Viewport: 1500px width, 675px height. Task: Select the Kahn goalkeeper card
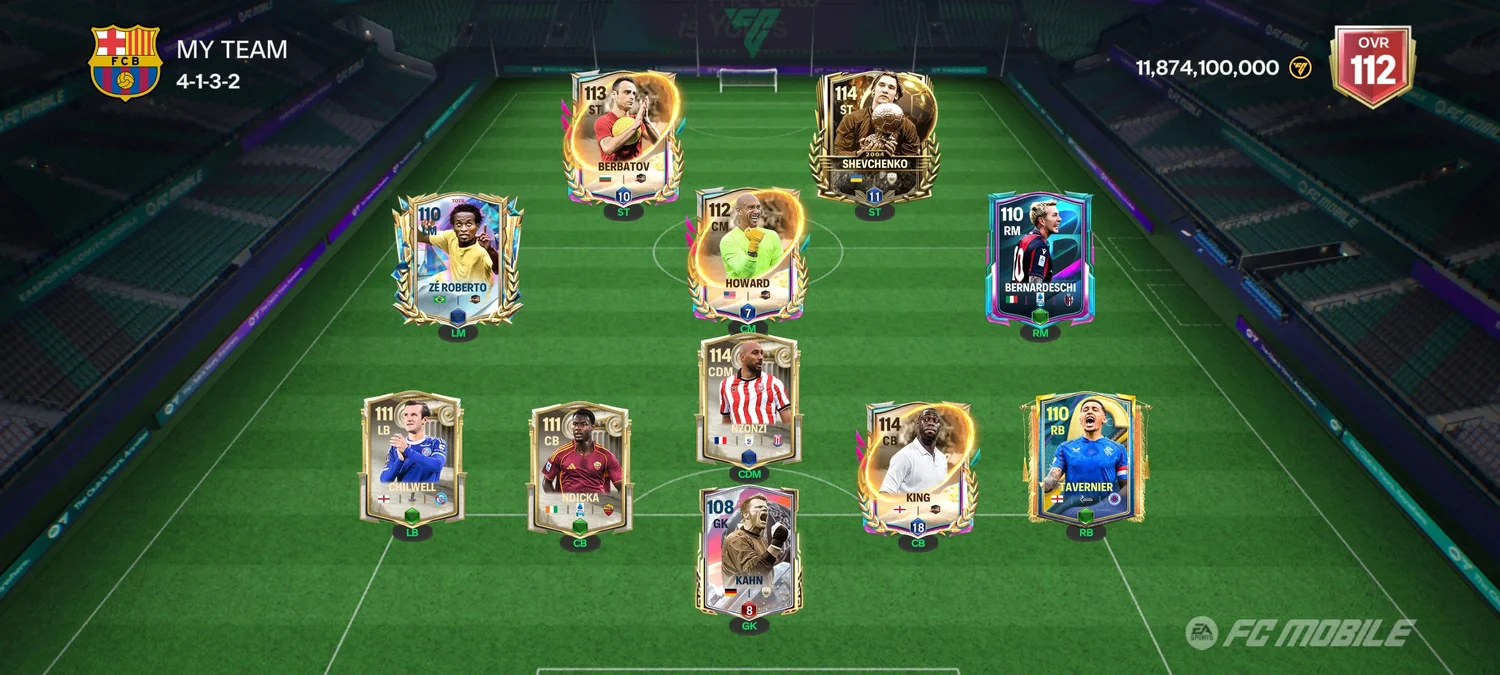pyautogui.click(x=749, y=550)
